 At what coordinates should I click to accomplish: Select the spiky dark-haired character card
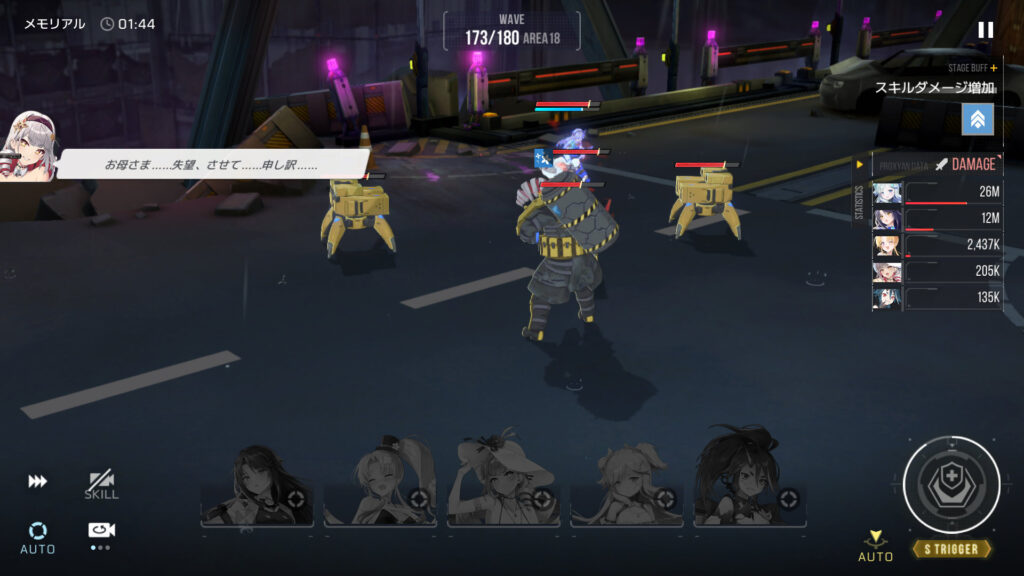[x=750, y=480]
